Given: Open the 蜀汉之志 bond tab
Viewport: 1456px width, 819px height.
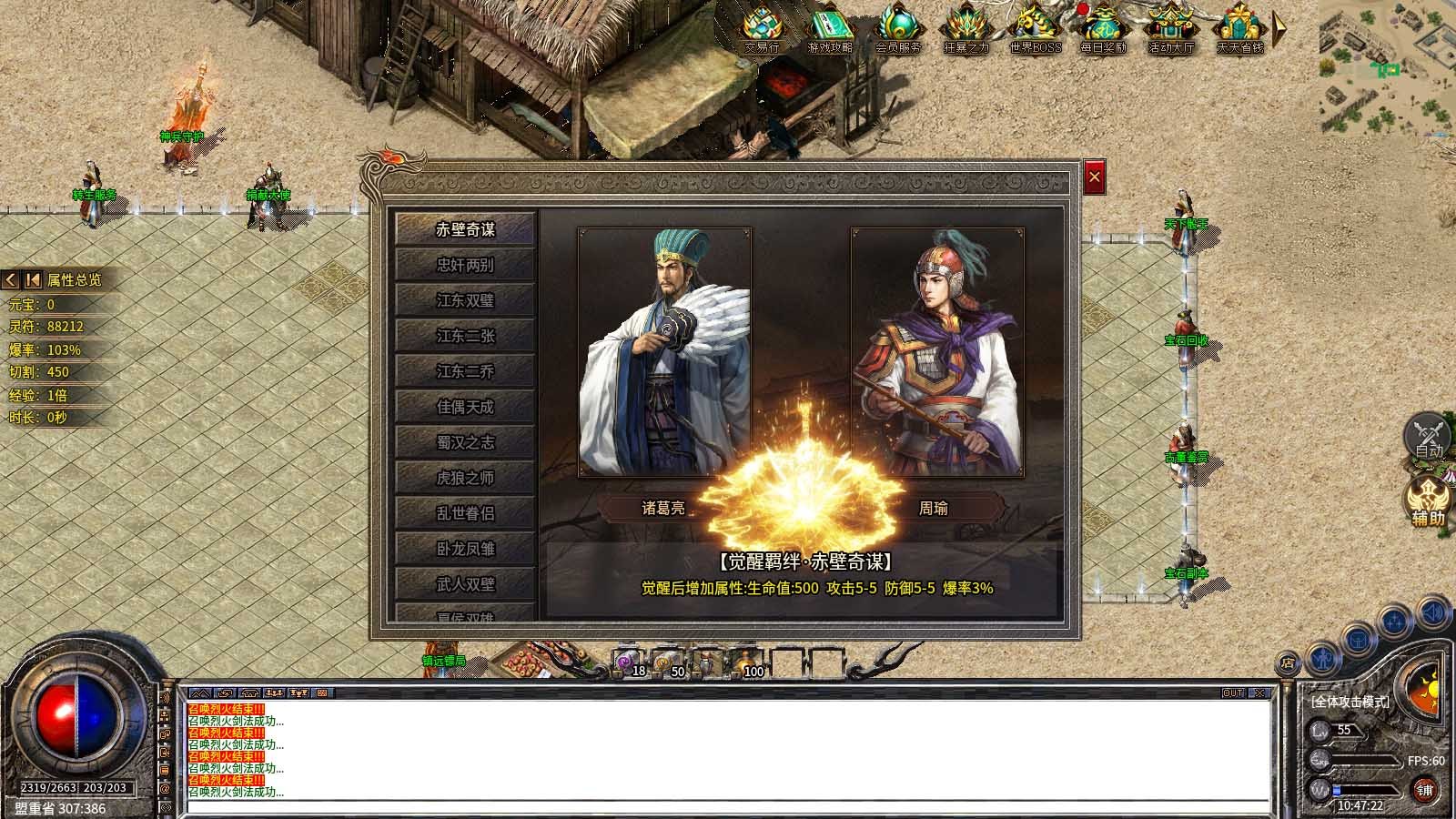Looking at the screenshot, I should click(465, 442).
